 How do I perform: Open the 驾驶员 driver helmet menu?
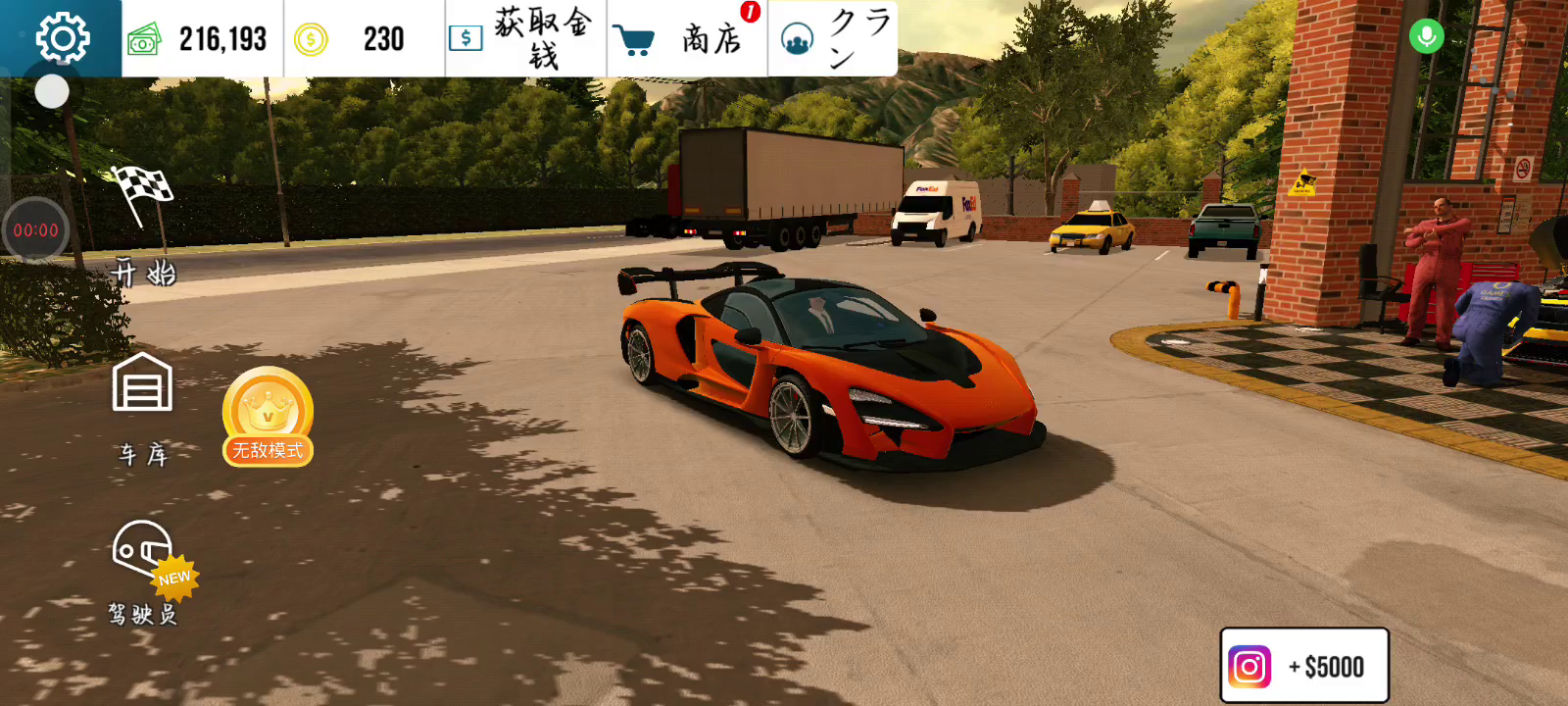pyautogui.click(x=144, y=569)
